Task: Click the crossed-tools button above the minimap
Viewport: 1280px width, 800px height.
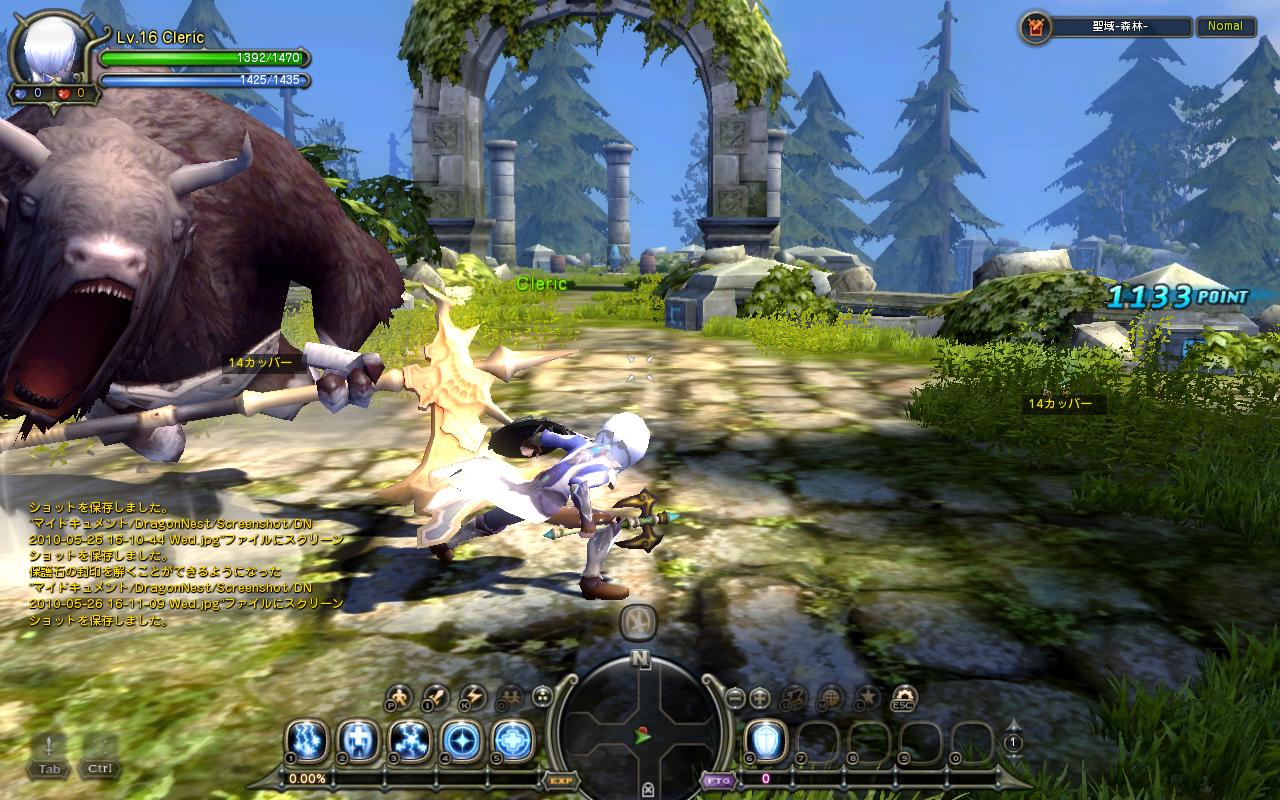Action: pos(639,622)
